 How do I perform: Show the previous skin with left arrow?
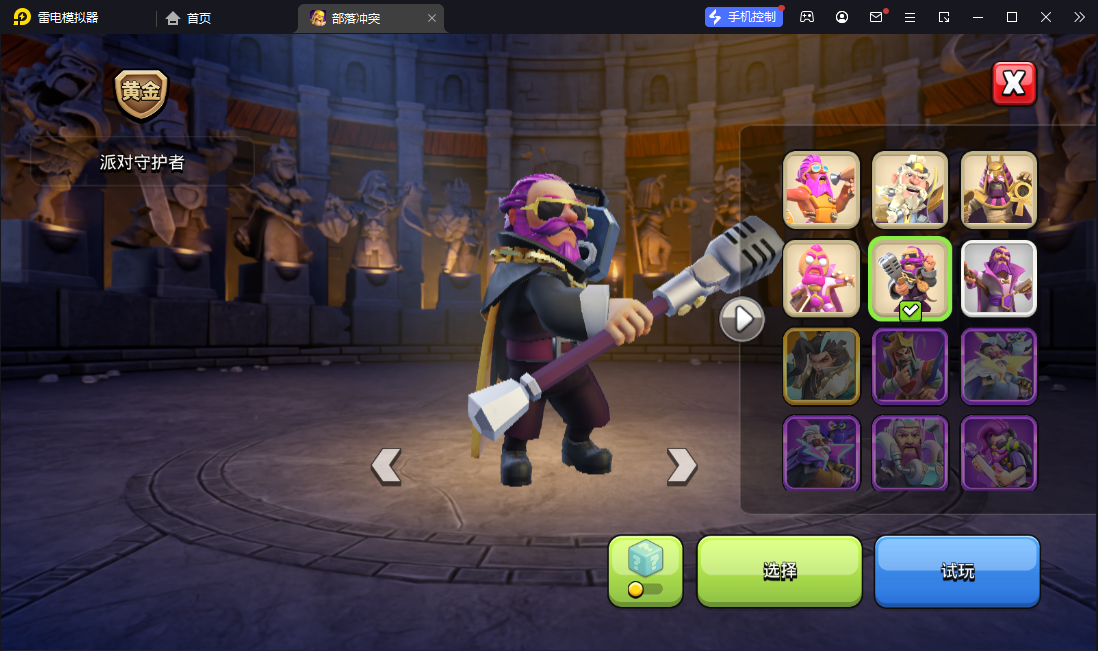coord(386,466)
